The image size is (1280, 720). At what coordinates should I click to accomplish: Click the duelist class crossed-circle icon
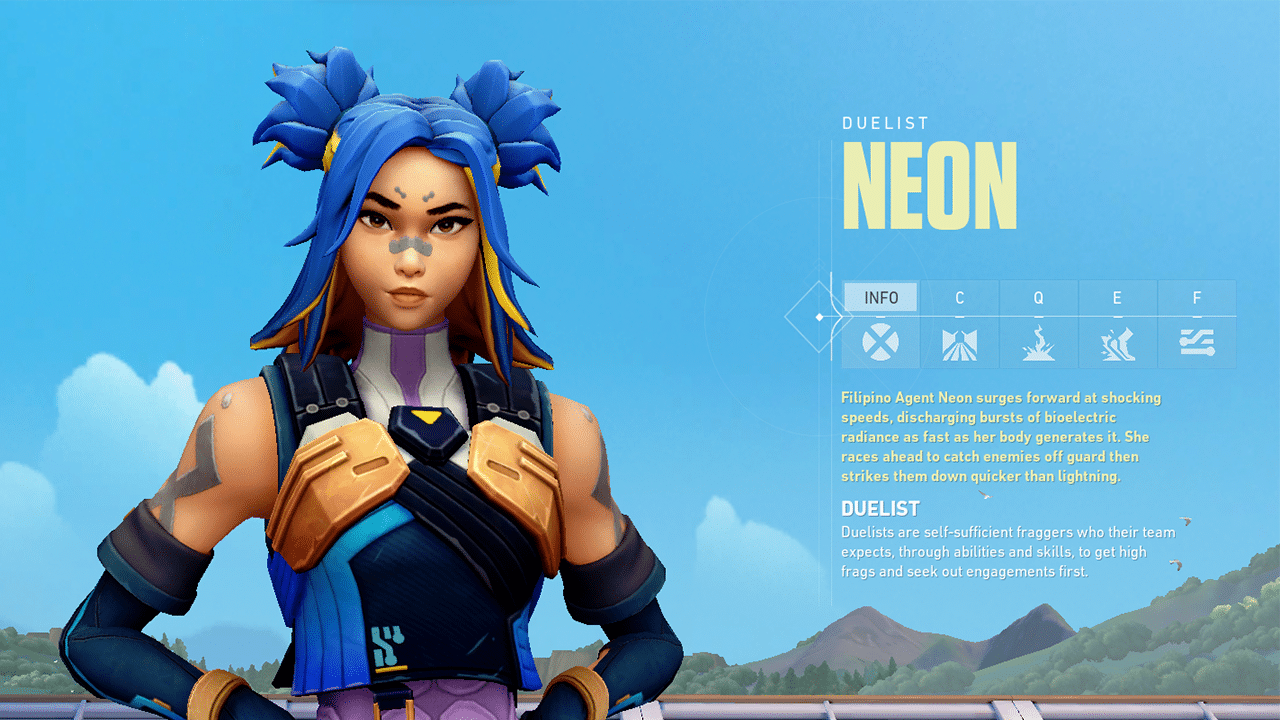coord(880,343)
